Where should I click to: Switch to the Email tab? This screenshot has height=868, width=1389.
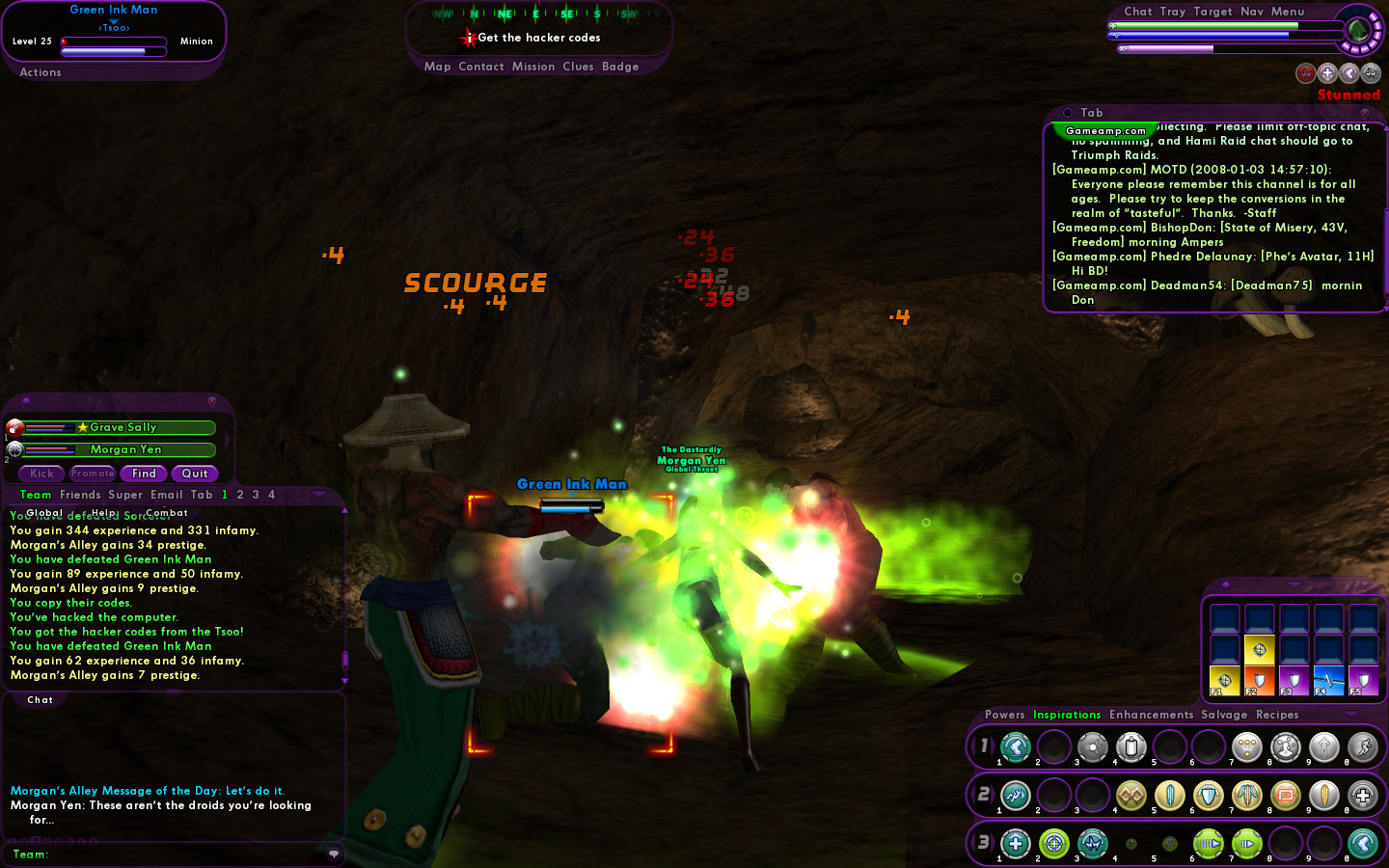pyautogui.click(x=167, y=495)
